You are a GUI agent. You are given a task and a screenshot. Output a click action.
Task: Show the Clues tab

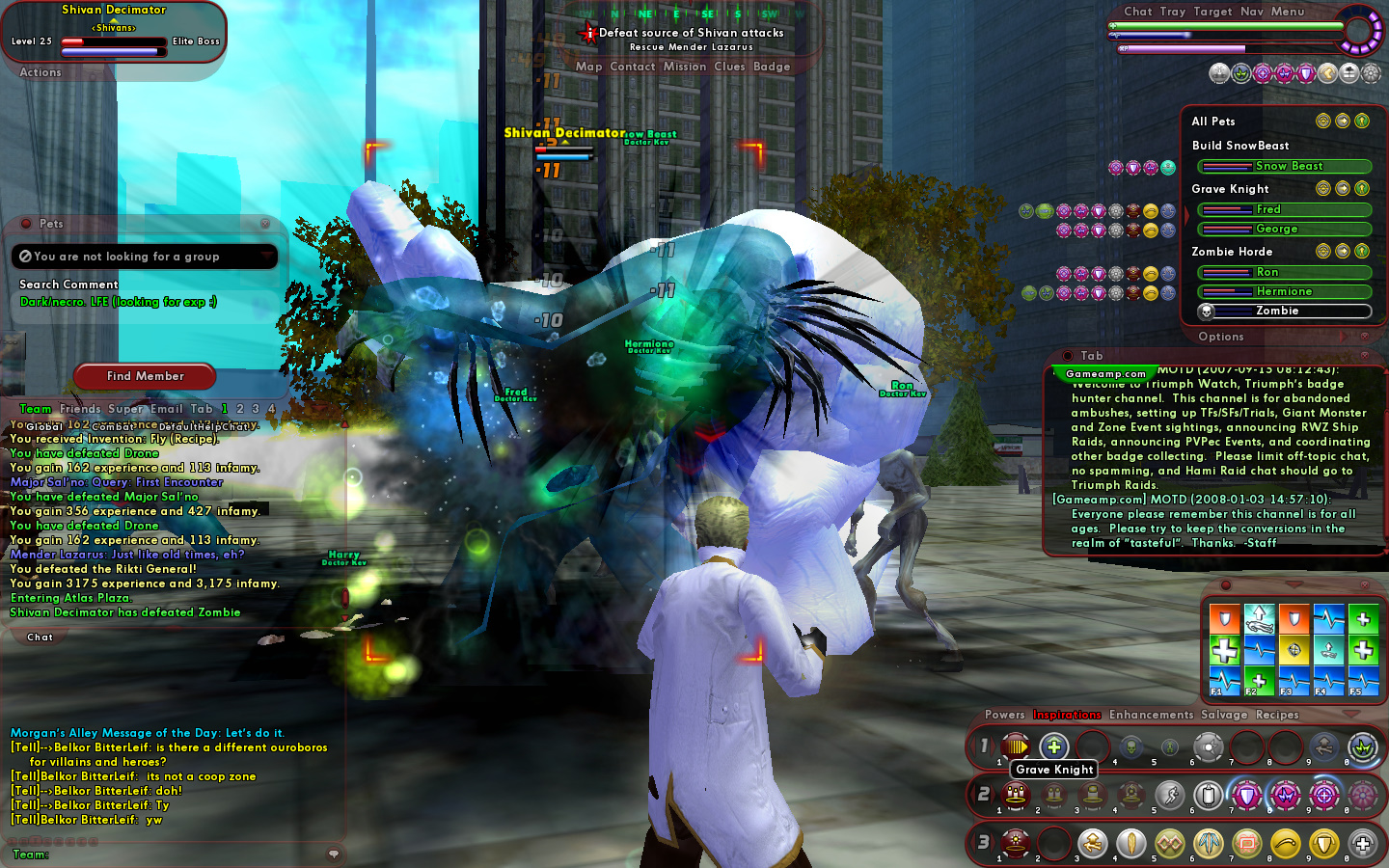click(729, 67)
